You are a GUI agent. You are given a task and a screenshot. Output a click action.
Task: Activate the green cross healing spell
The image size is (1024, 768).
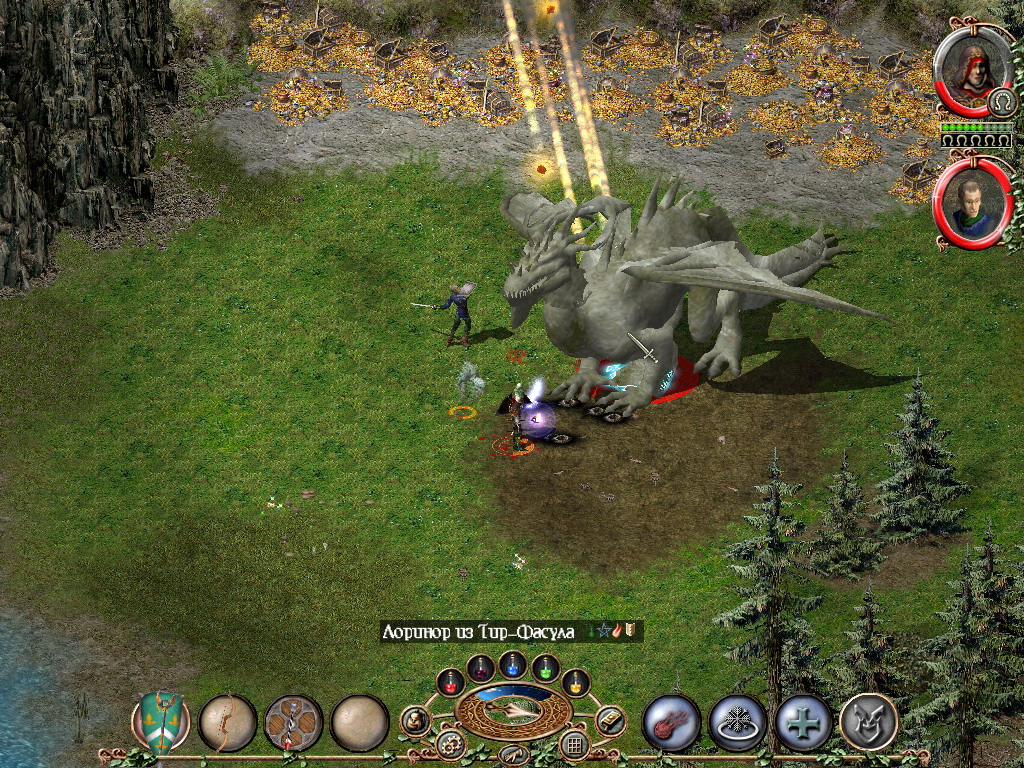(804, 722)
